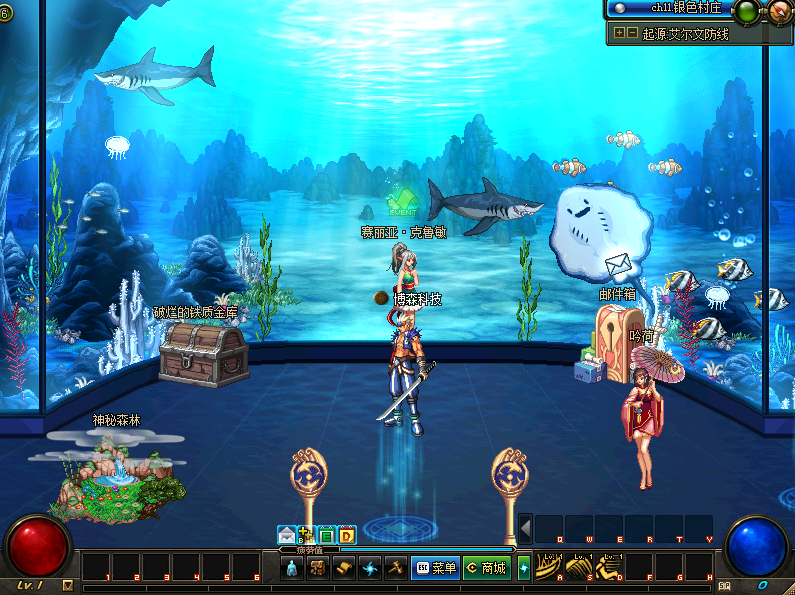The width and height of the screenshot is (795, 595).
Task: Open the 商城 shop button
Action: [x=486, y=569]
